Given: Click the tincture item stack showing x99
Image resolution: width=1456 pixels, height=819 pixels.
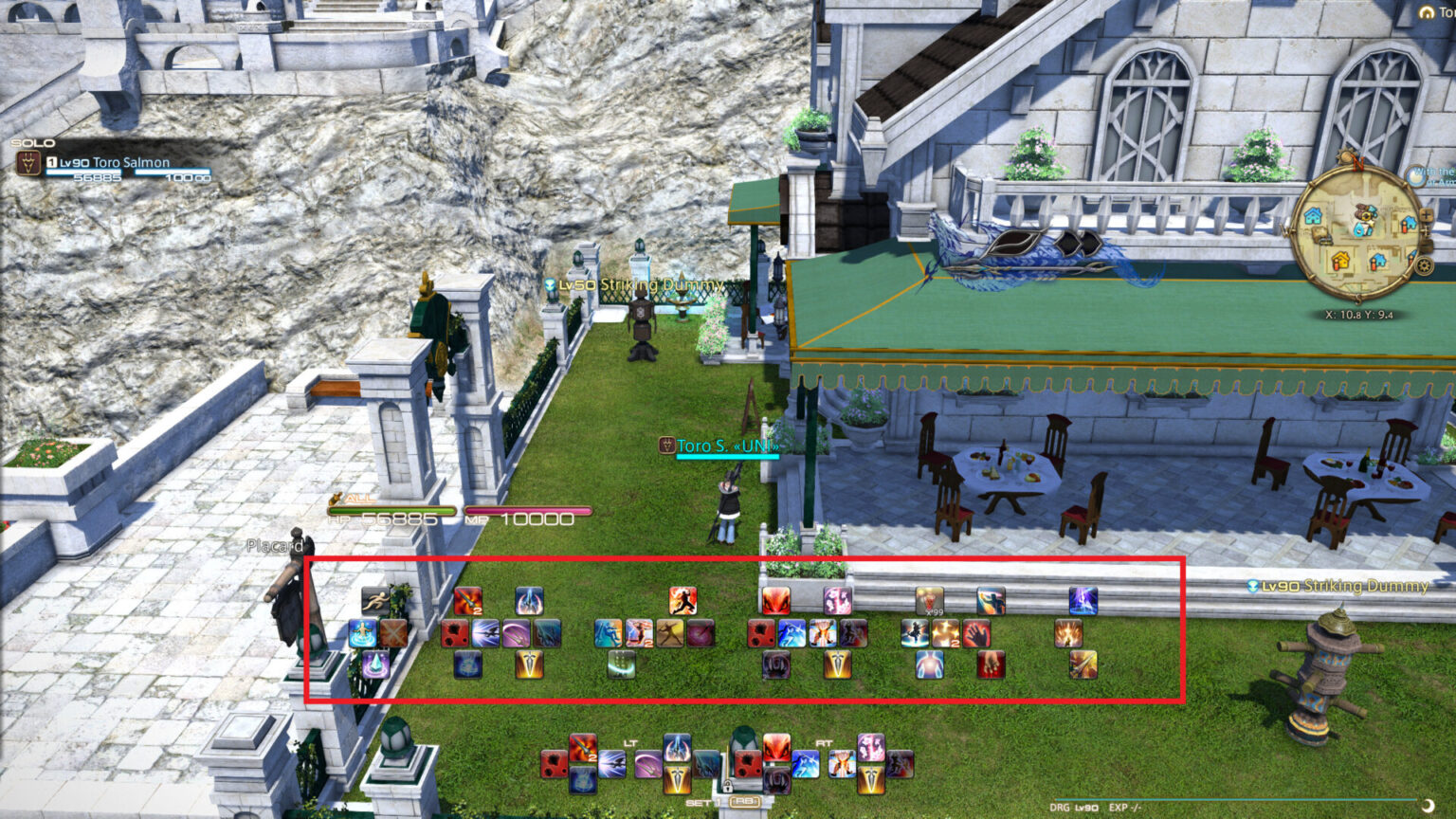Looking at the screenshot, I should pos(931,601).
